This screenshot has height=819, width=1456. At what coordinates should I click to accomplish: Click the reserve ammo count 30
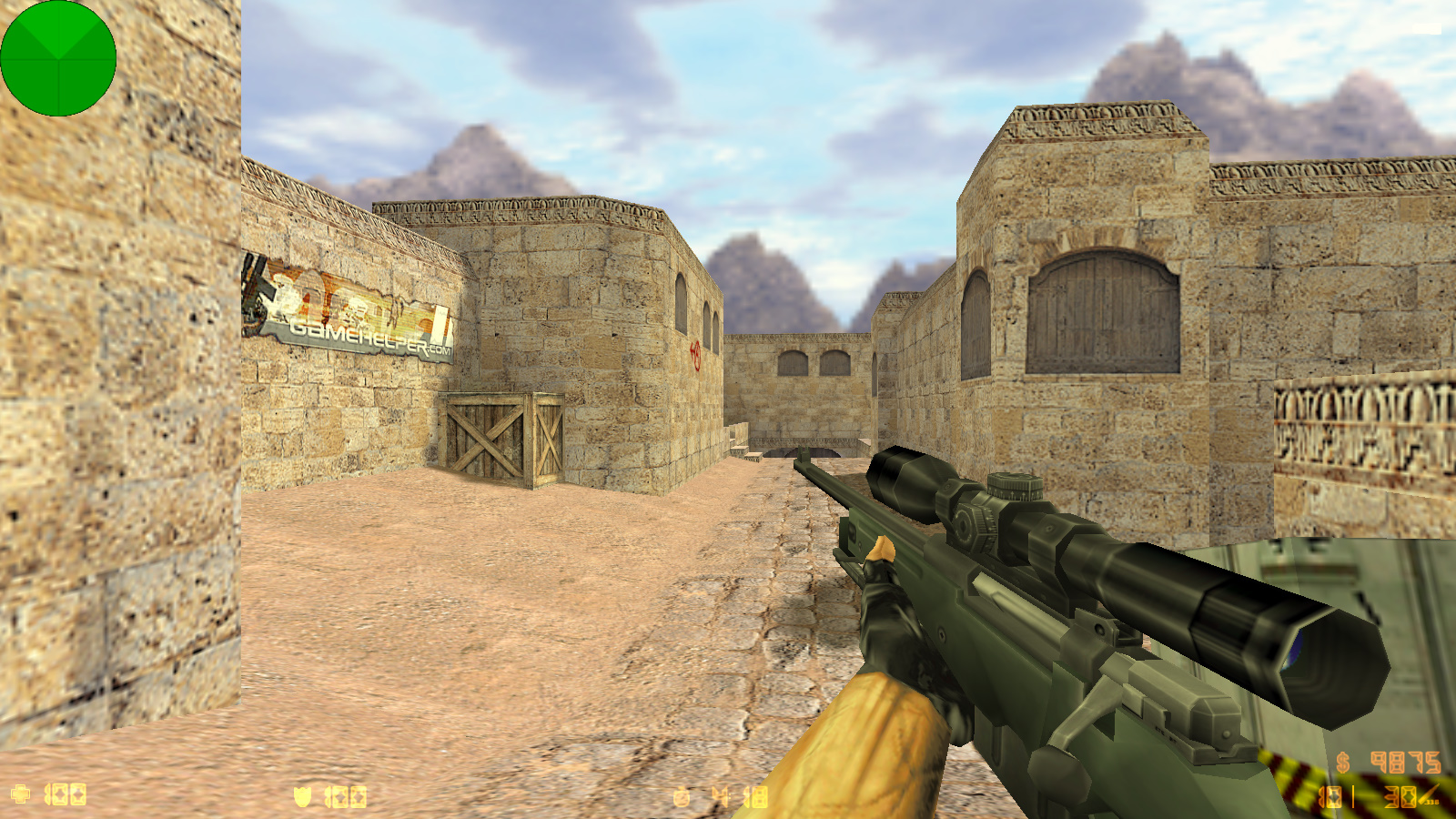coord(1400,797)
